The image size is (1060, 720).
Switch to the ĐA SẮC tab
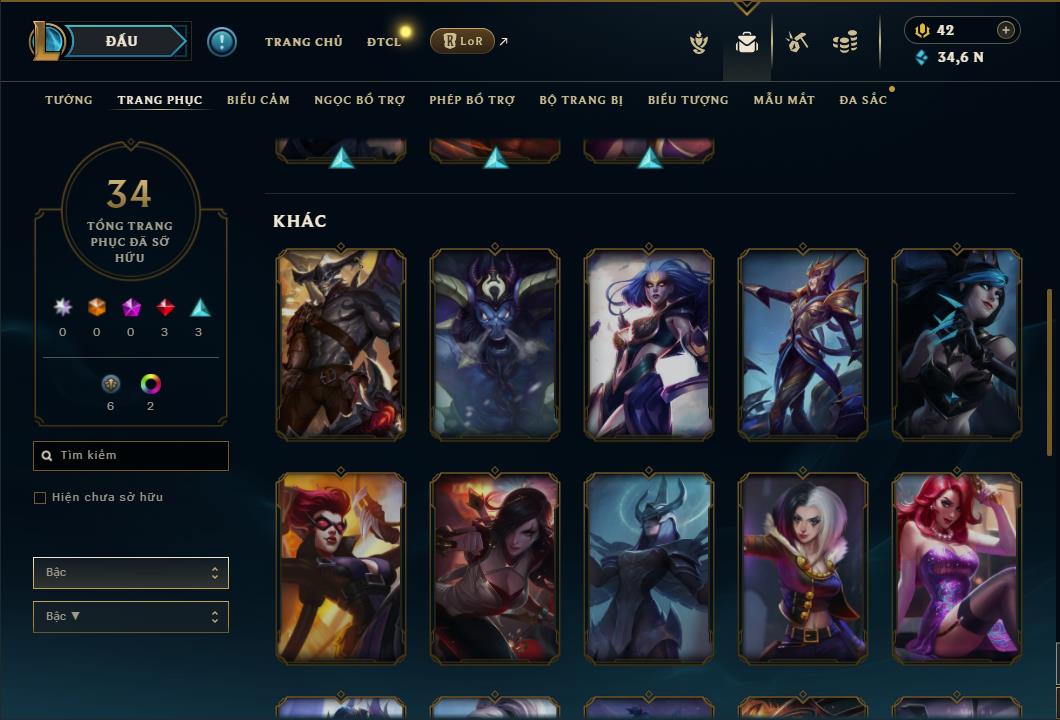click(863, 100)
